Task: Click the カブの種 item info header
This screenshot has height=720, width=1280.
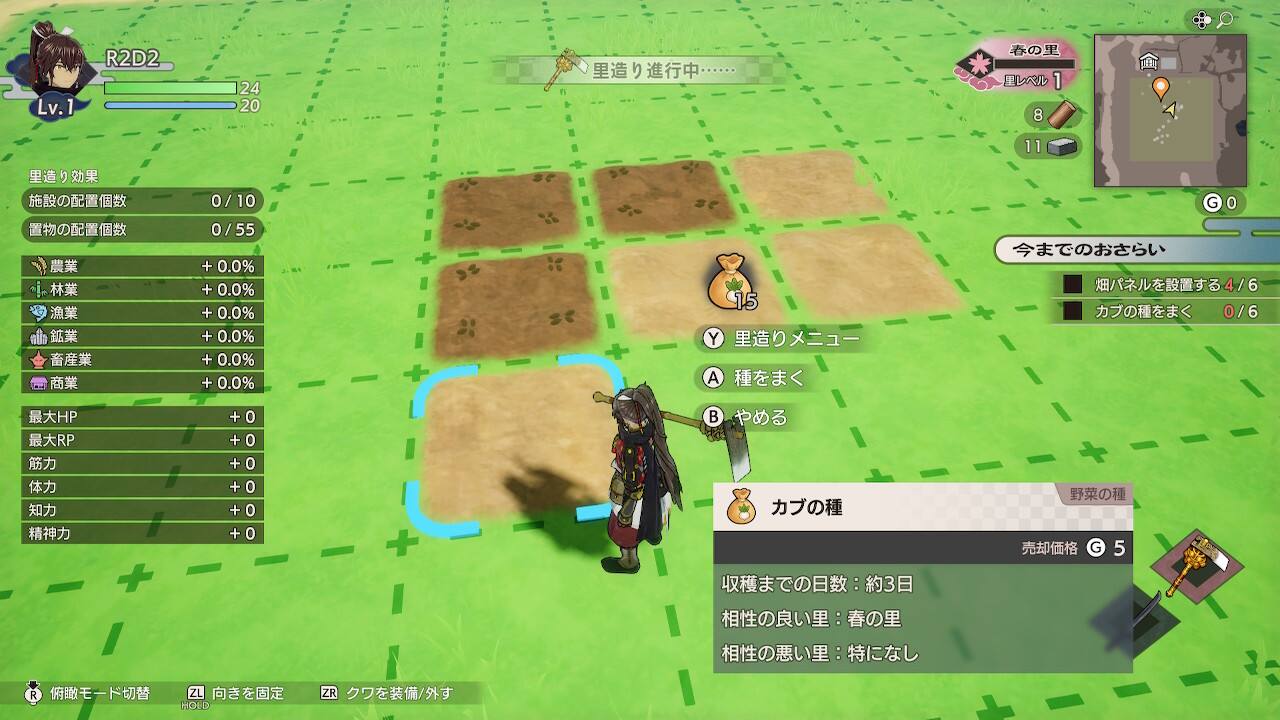Action: coord(922,508)
